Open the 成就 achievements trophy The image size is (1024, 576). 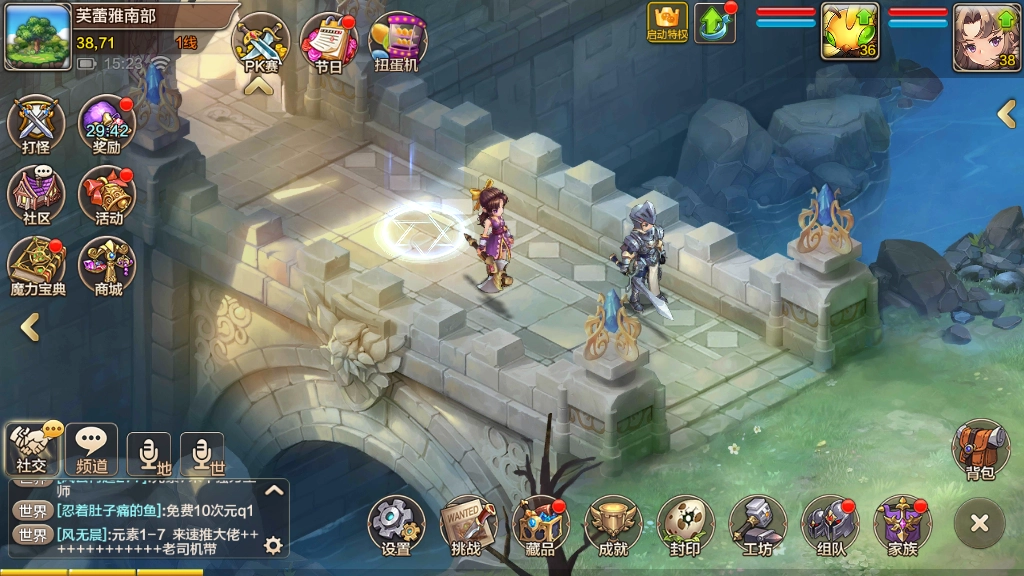pos(612,526)
